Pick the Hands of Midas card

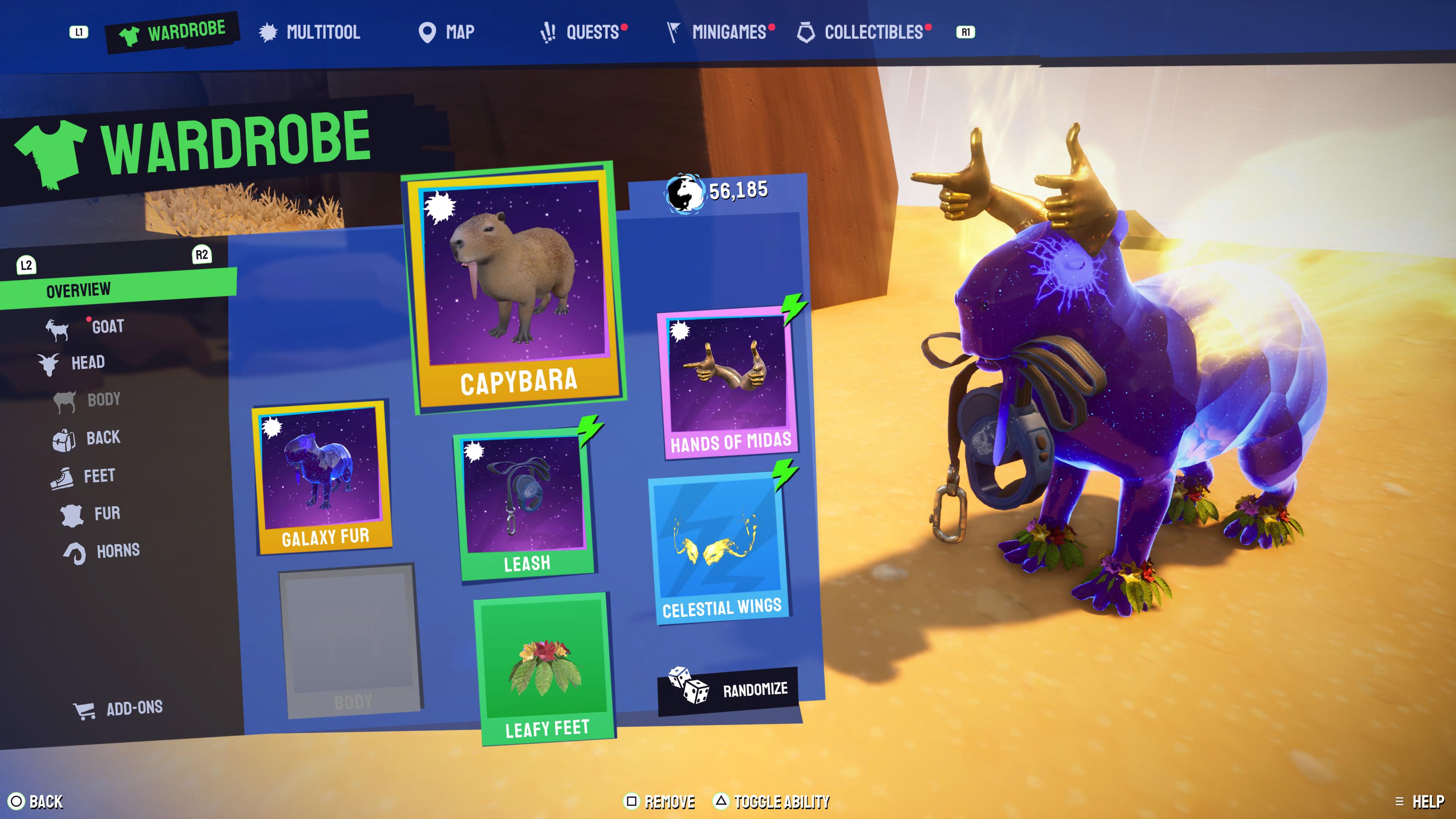(x=728, y=382)
